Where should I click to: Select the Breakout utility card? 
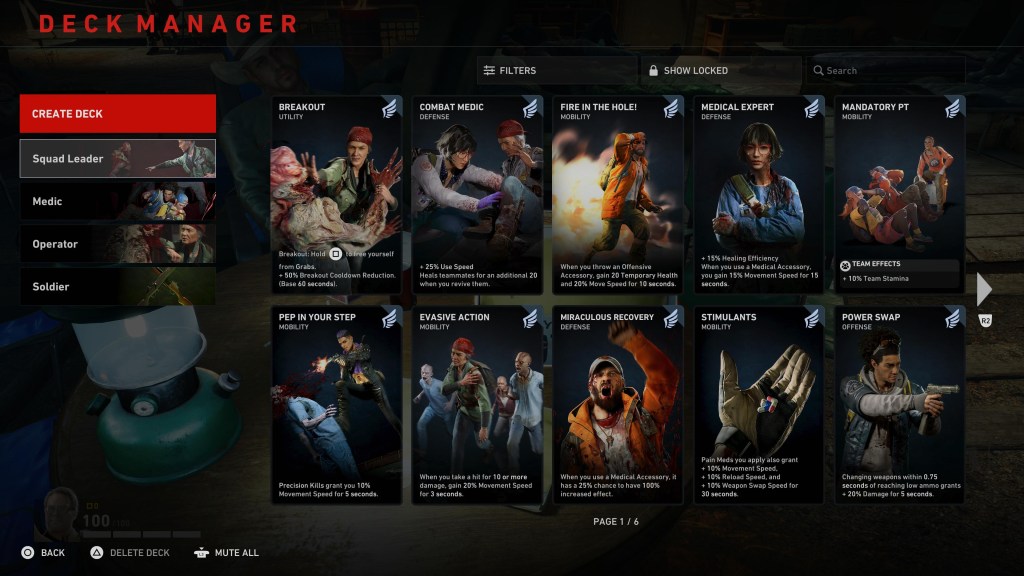pyautogui.click(x=336, y=195)
